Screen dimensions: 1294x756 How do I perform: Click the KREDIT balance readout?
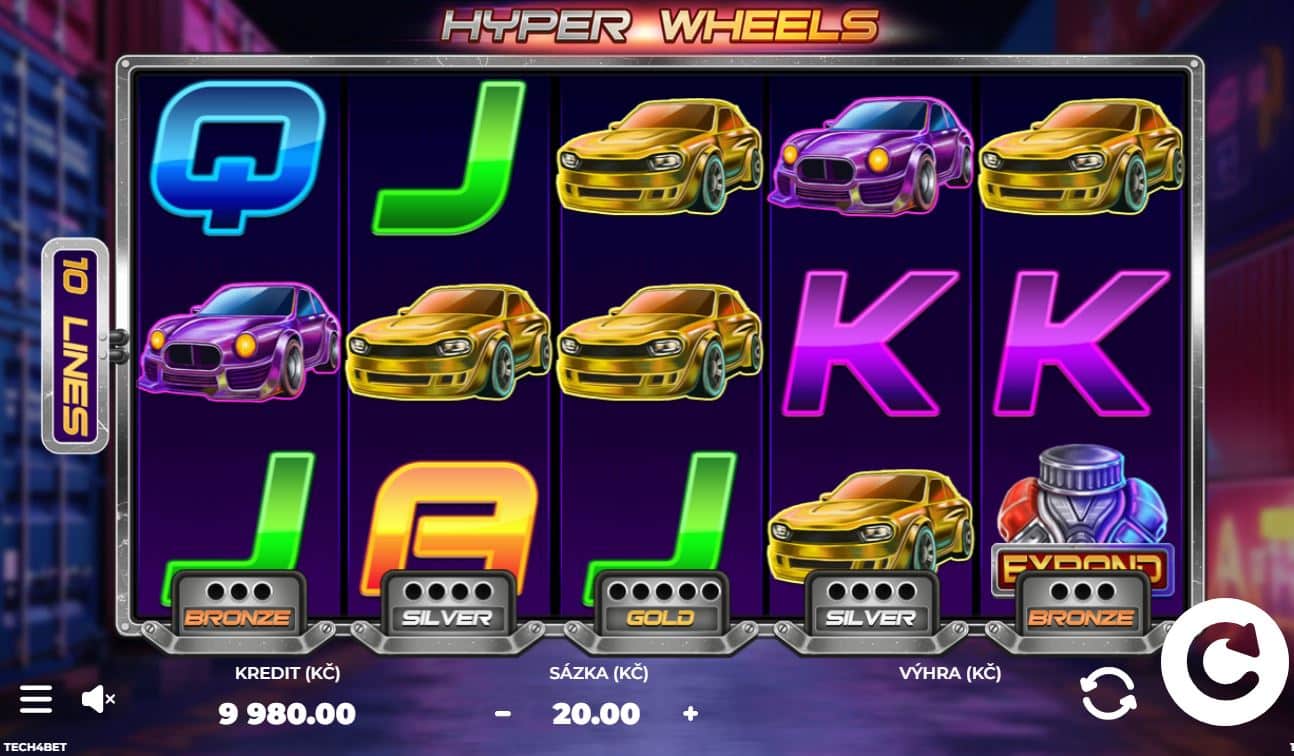287,713
